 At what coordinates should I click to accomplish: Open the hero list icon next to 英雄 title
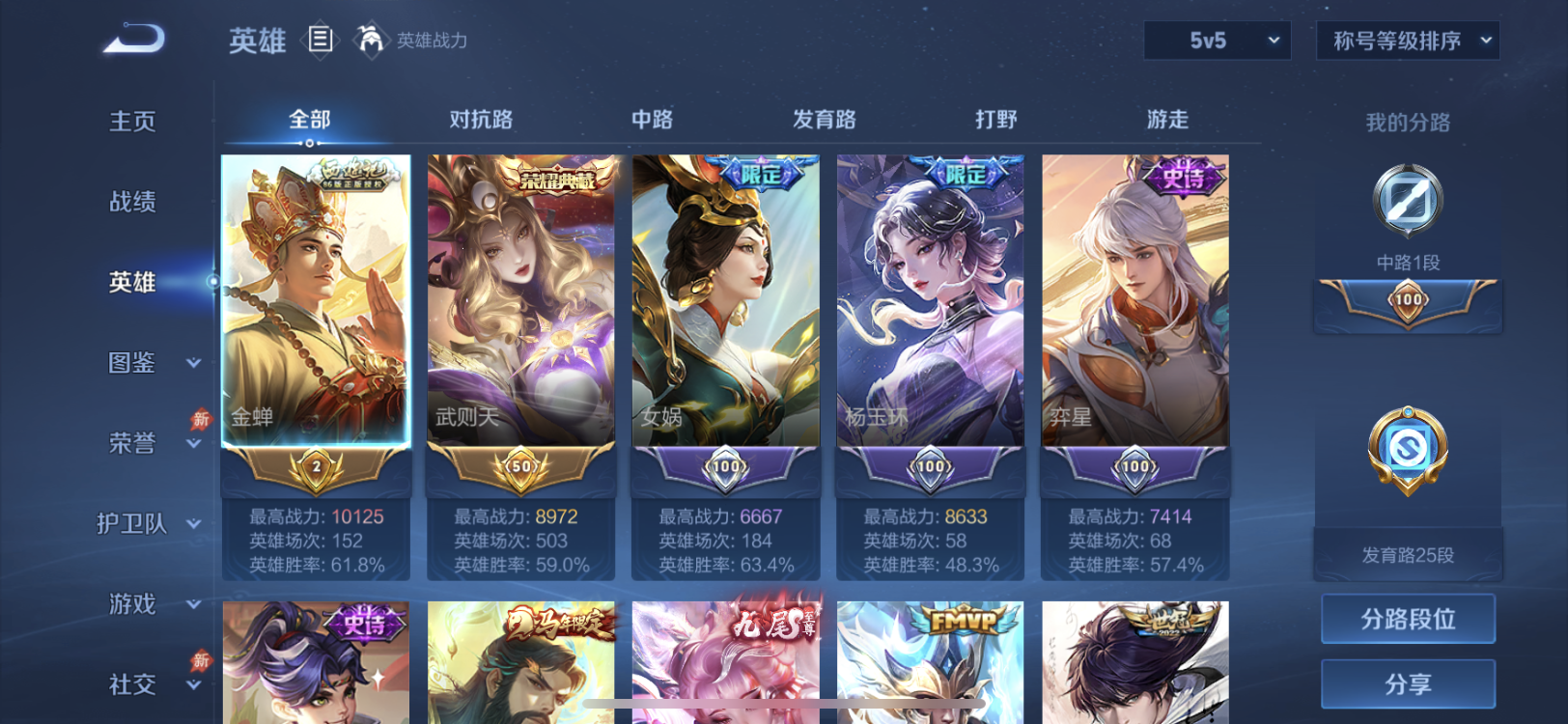(x=321, y=40)
